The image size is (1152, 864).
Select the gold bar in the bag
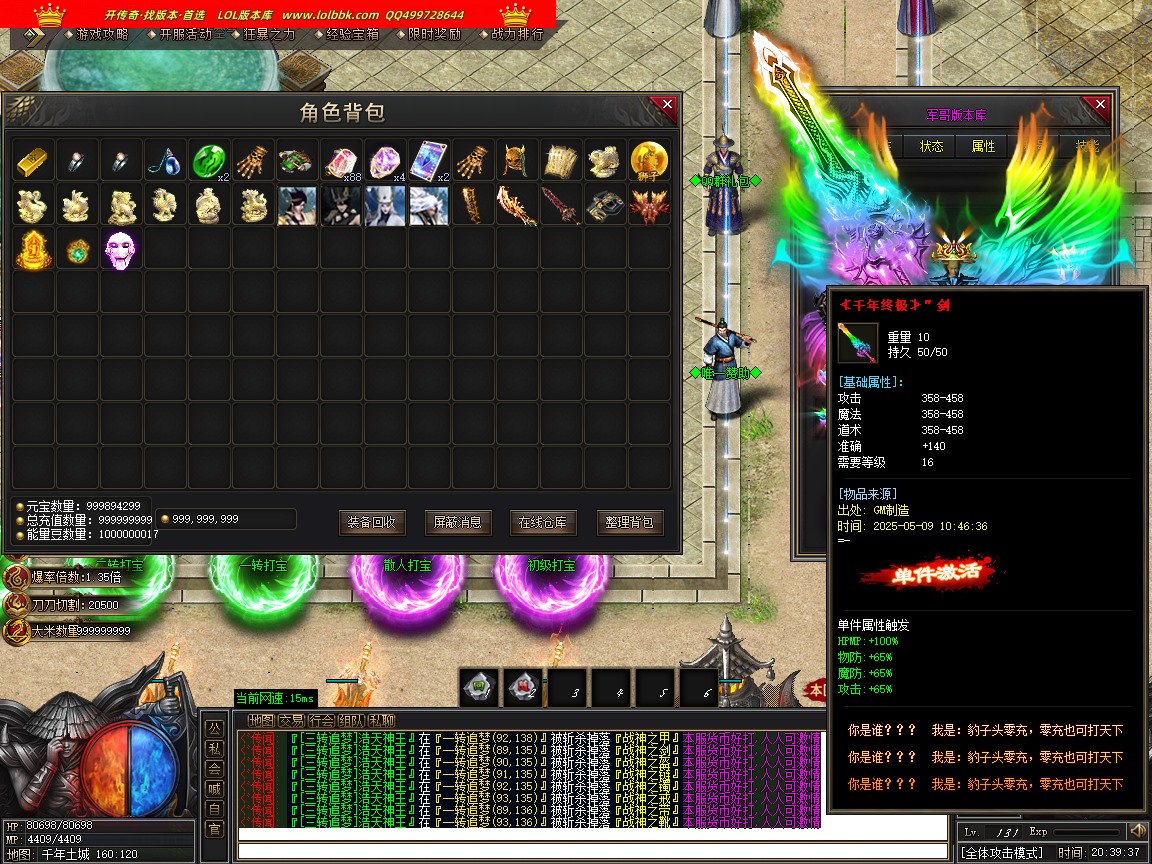(x=33, y=161)
